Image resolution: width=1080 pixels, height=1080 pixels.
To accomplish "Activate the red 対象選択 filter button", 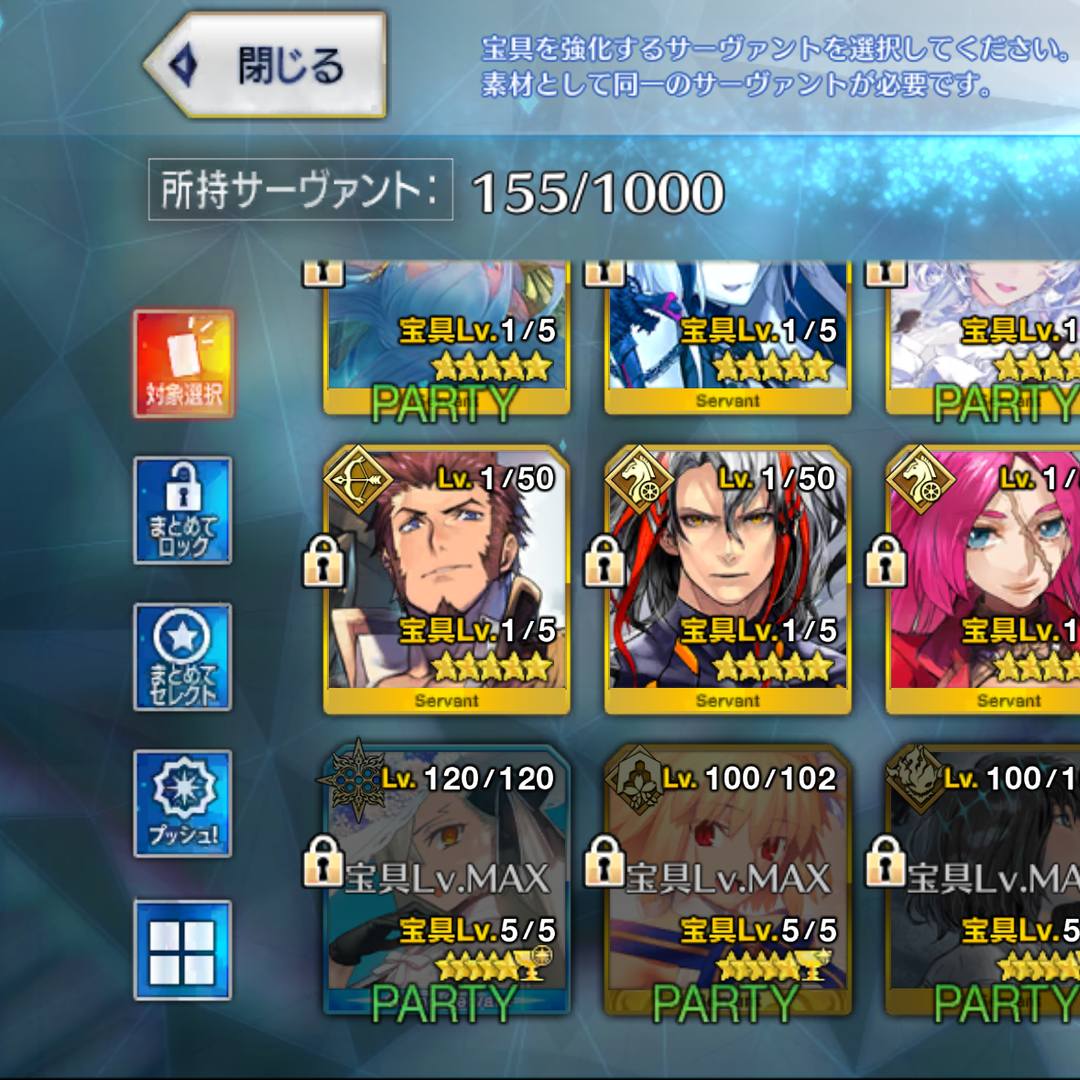I will pyautogui.click(x=183, y=363).
